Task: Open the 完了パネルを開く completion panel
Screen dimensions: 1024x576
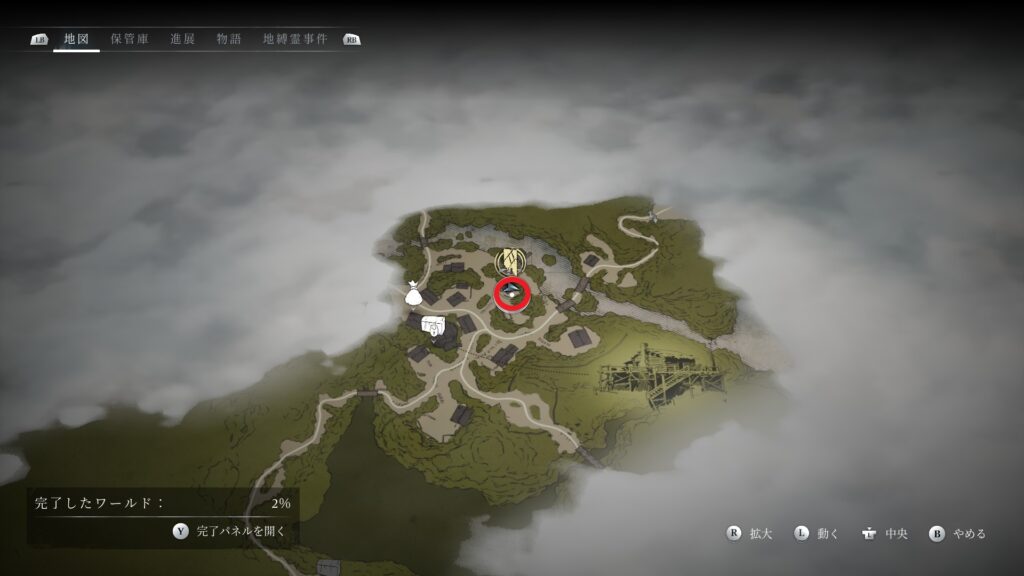Action: coord(230,531)
